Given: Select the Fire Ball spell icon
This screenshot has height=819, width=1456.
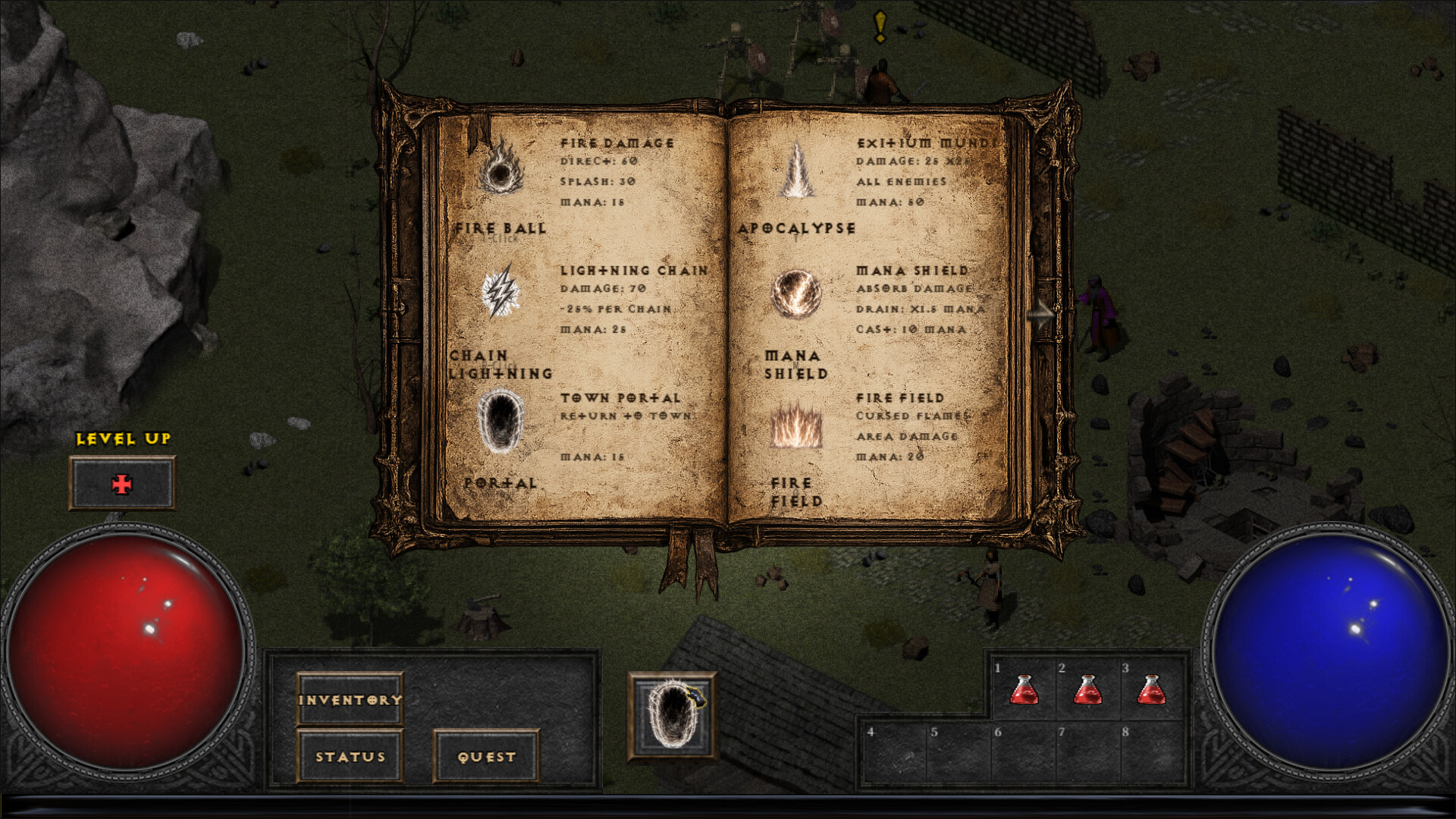Looking at the screenshot, I should click(500, 171).
